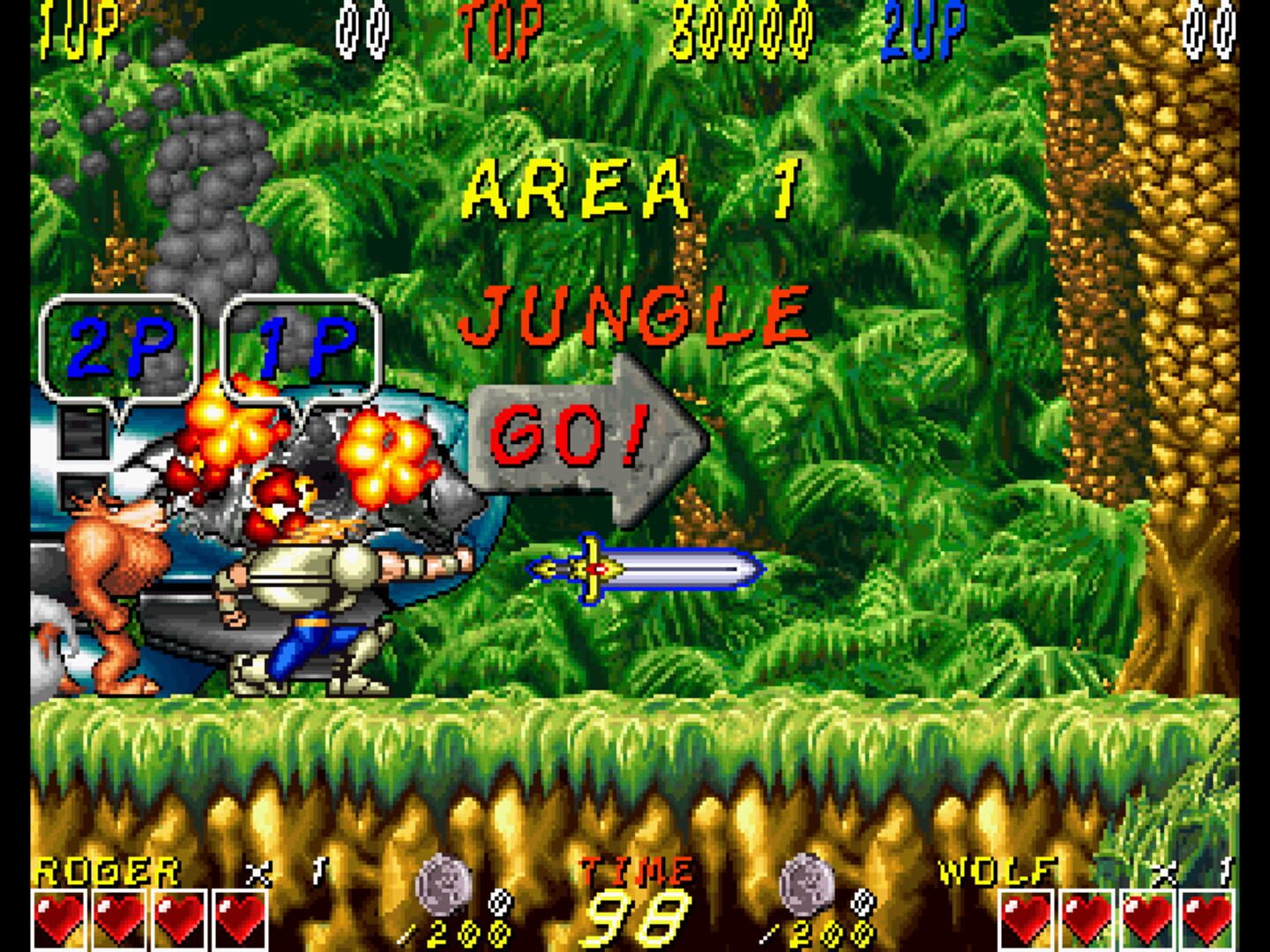The height and width of the screenshot is (952, 1270).
Task: Click the 2UP label
Action: tap(923, 26)
